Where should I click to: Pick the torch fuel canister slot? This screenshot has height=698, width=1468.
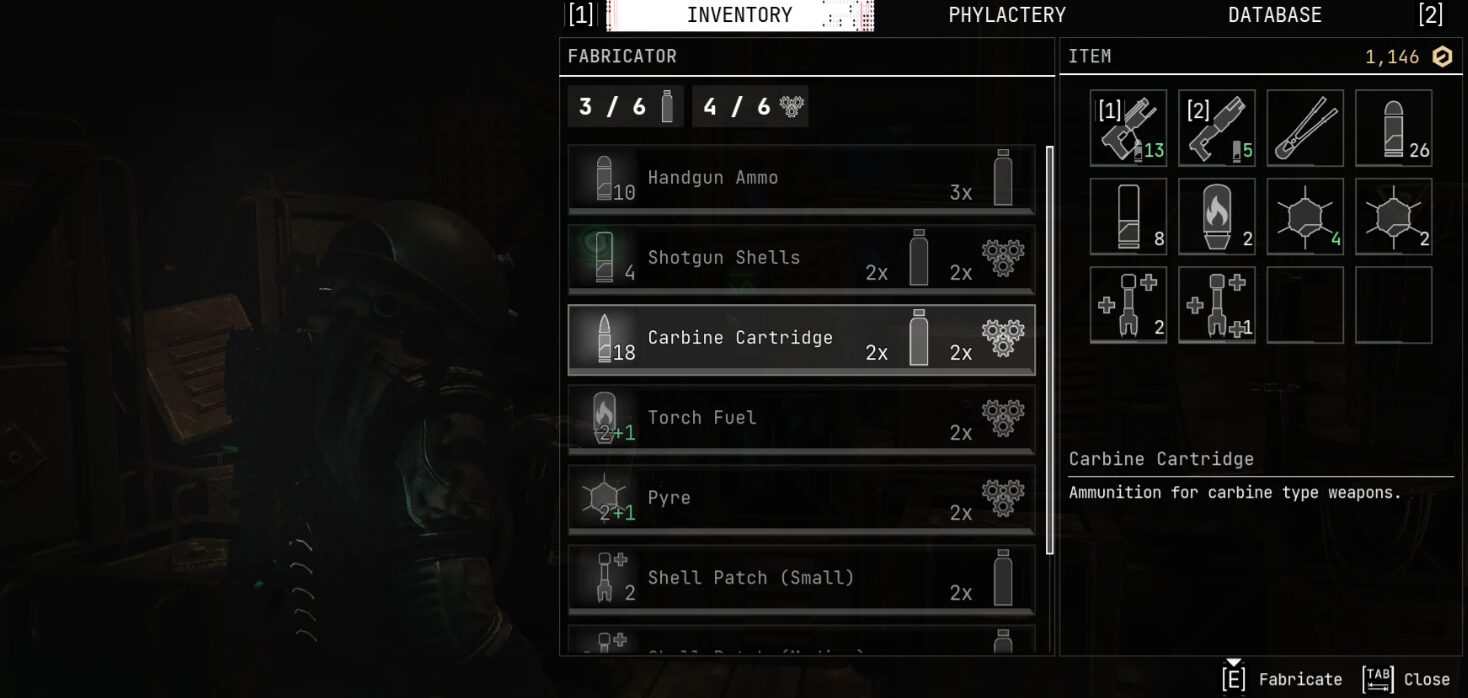(1216, 216)
